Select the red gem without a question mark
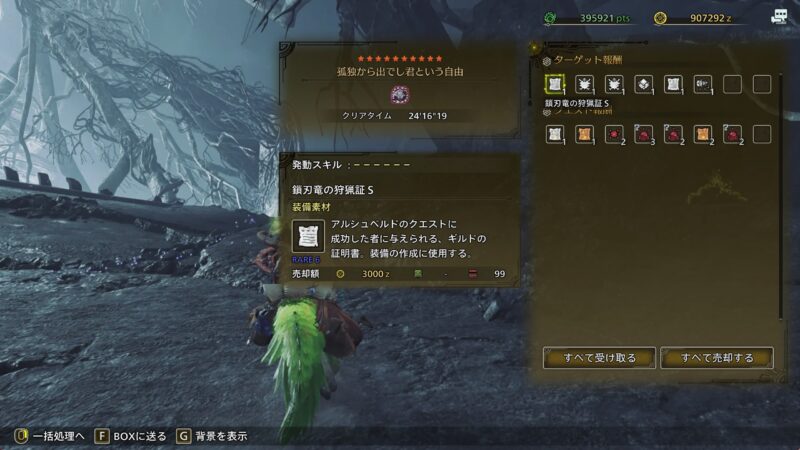This screenshot has width=800, height=450. coord(613,134)
